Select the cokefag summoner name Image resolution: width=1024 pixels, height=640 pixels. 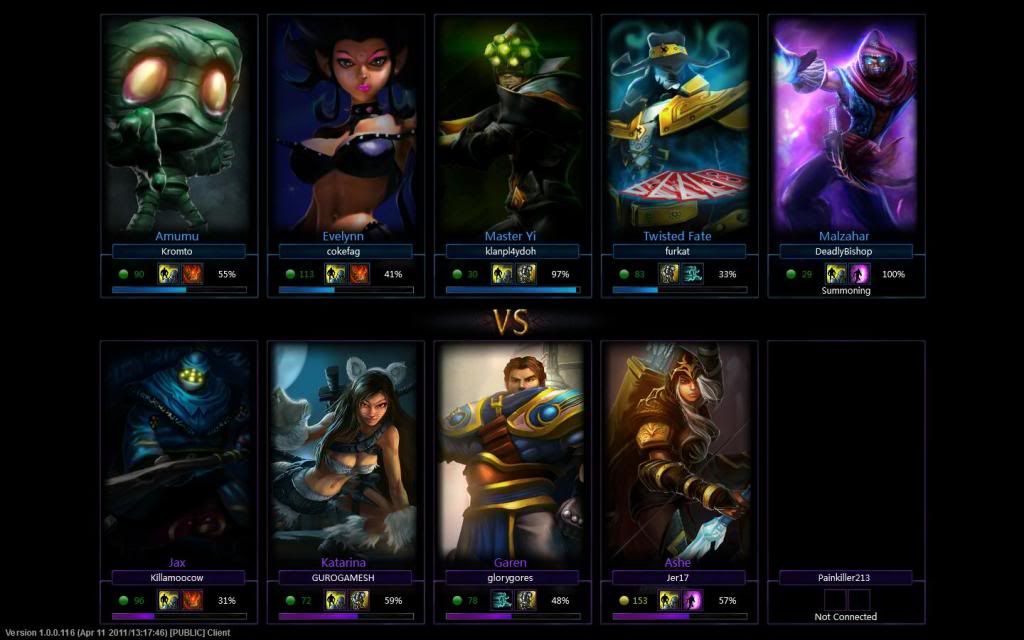pos(344,252)
